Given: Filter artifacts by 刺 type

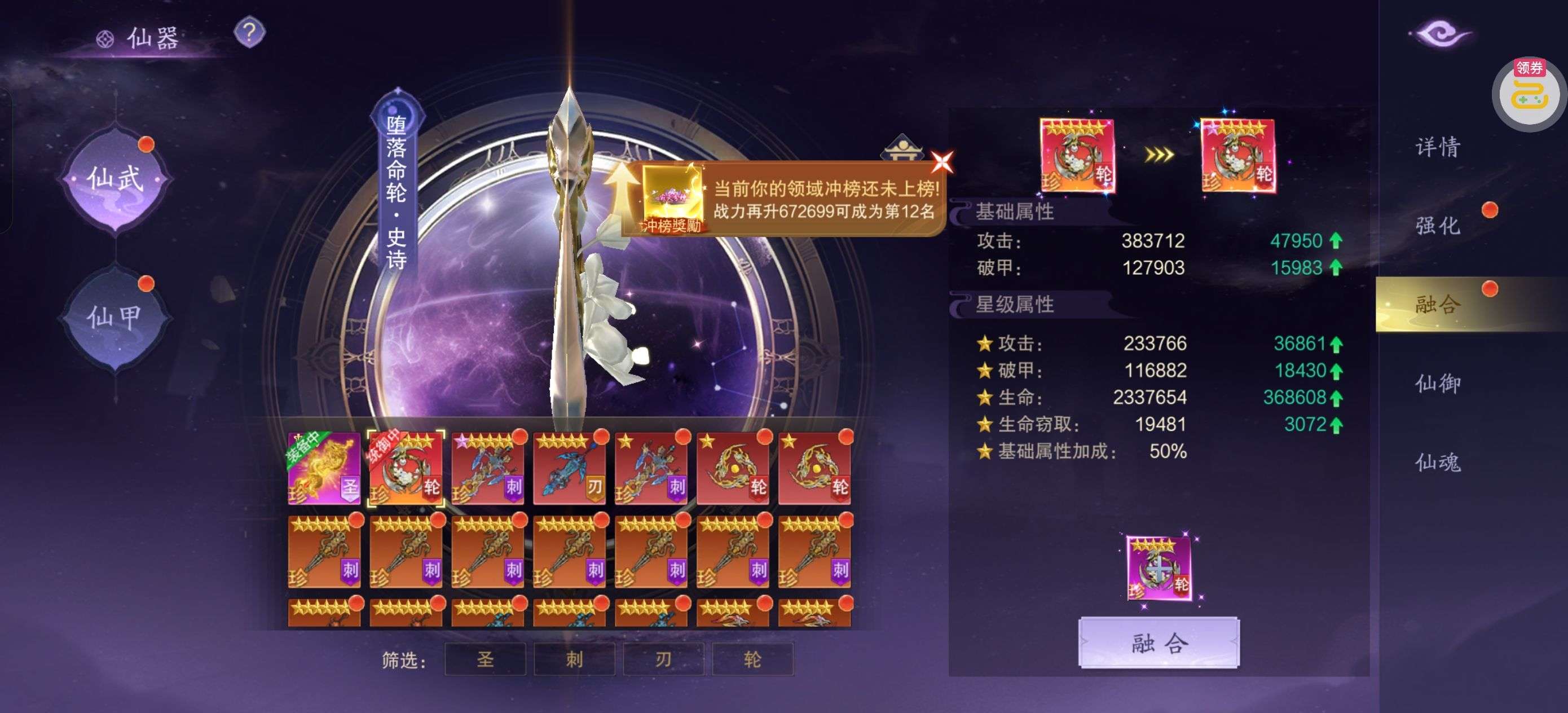Looking at the screenshot, I should pos(574,659).
